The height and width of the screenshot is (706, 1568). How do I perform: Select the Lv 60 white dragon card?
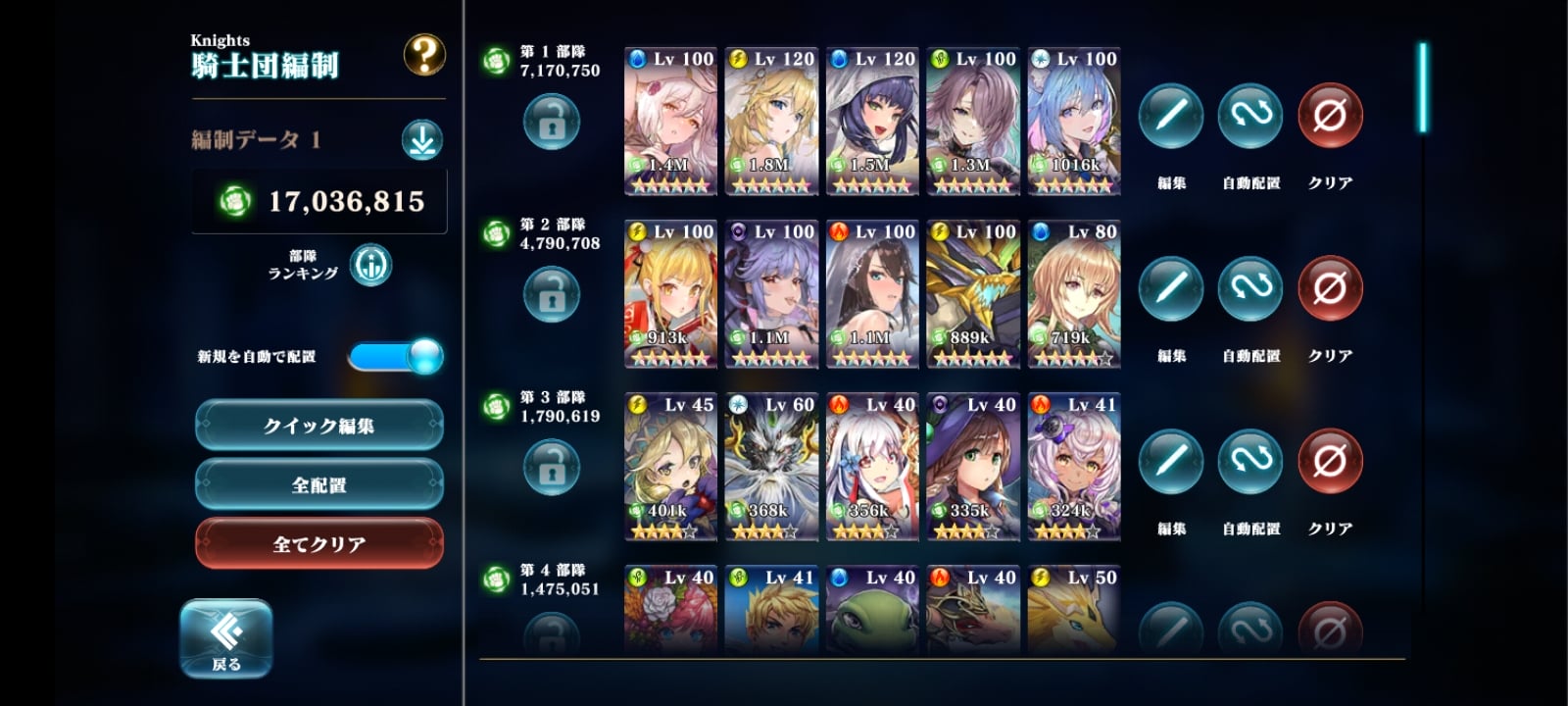click(771, 467)
